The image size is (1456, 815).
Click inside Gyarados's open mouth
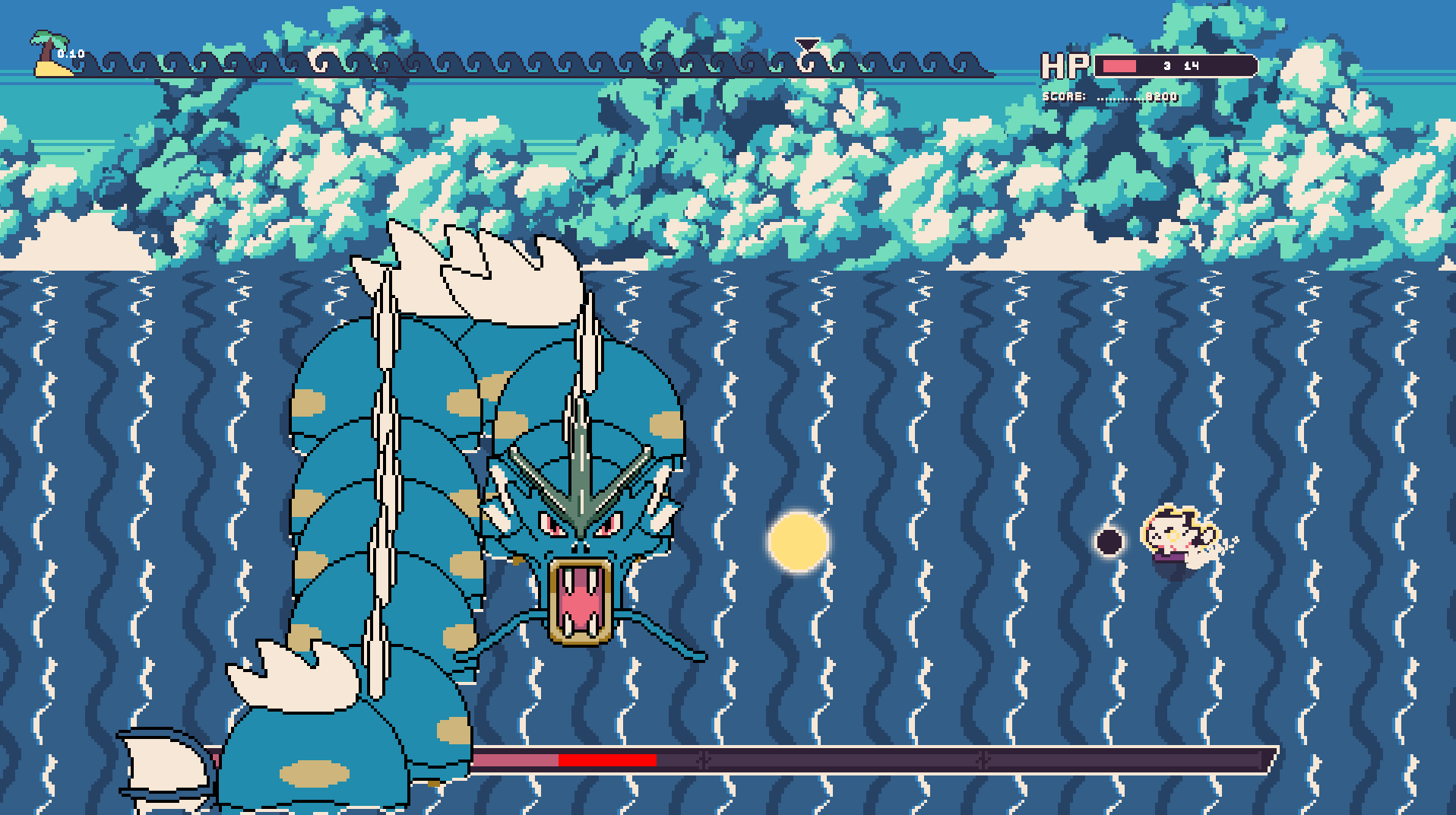pyautogui.click(x=579, y=604)
